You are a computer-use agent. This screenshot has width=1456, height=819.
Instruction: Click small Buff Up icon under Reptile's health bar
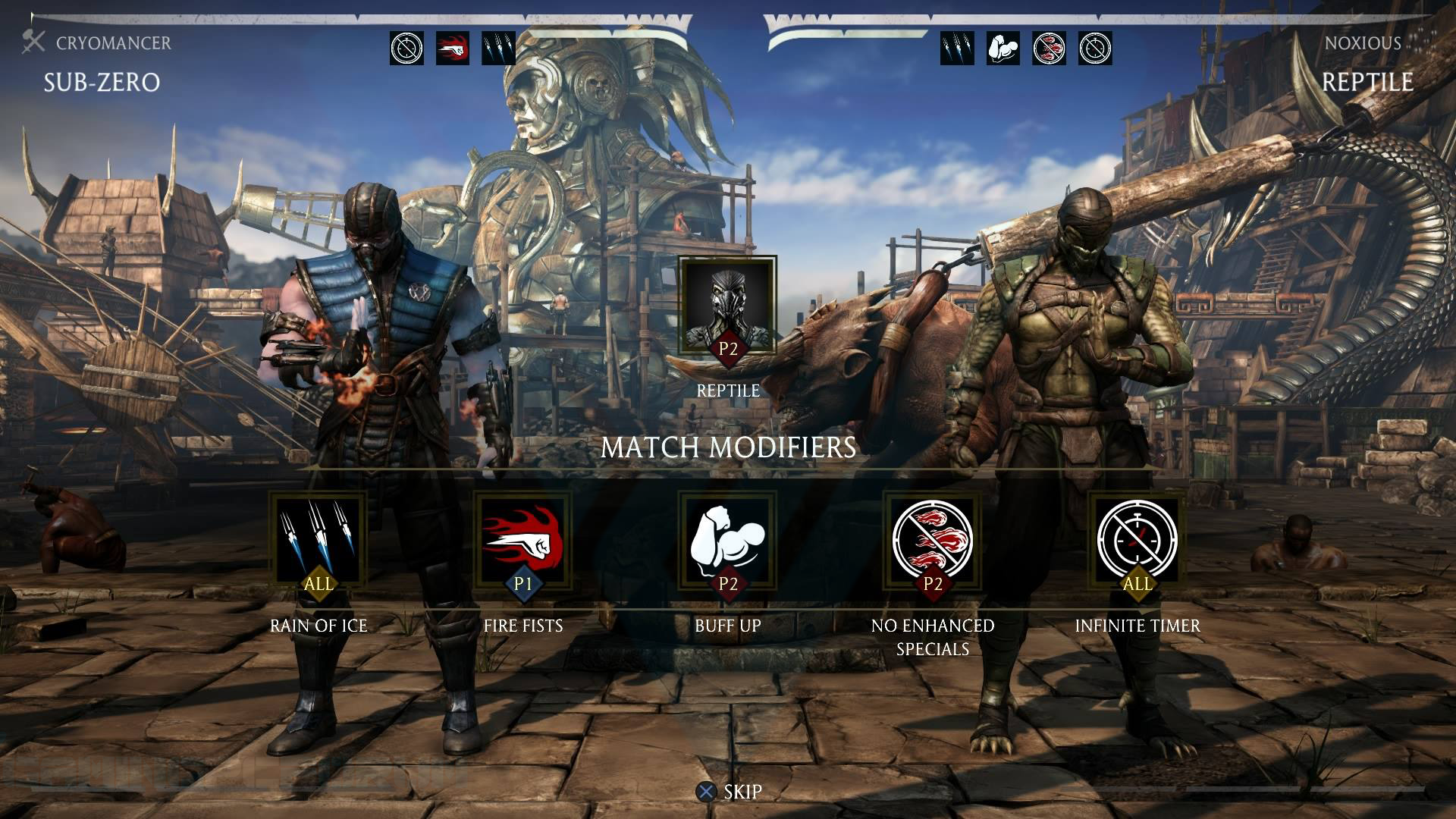click(1003, 49)
